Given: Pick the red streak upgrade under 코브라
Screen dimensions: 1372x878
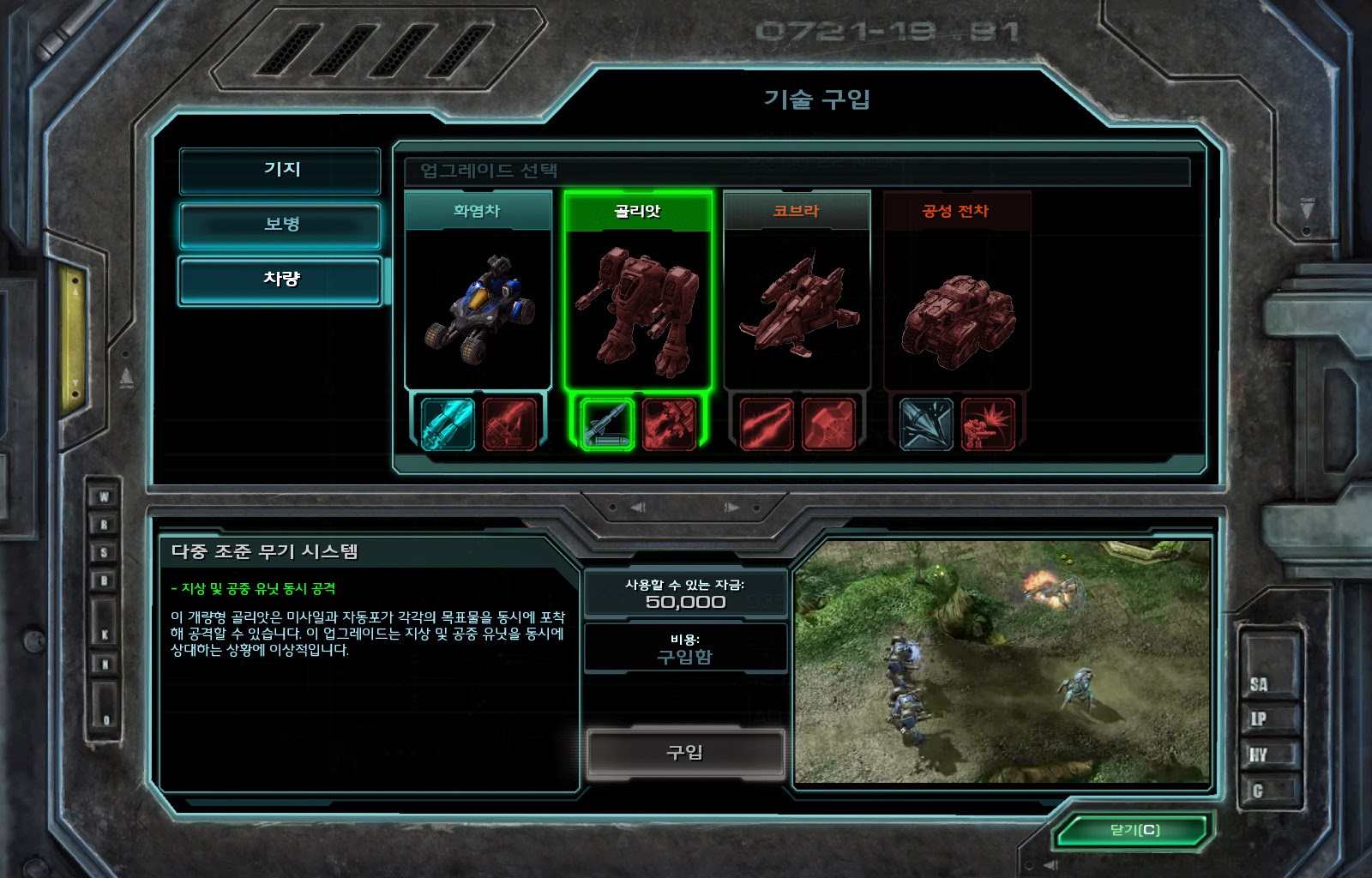Looking at the screenshot, I should (767, 424).
